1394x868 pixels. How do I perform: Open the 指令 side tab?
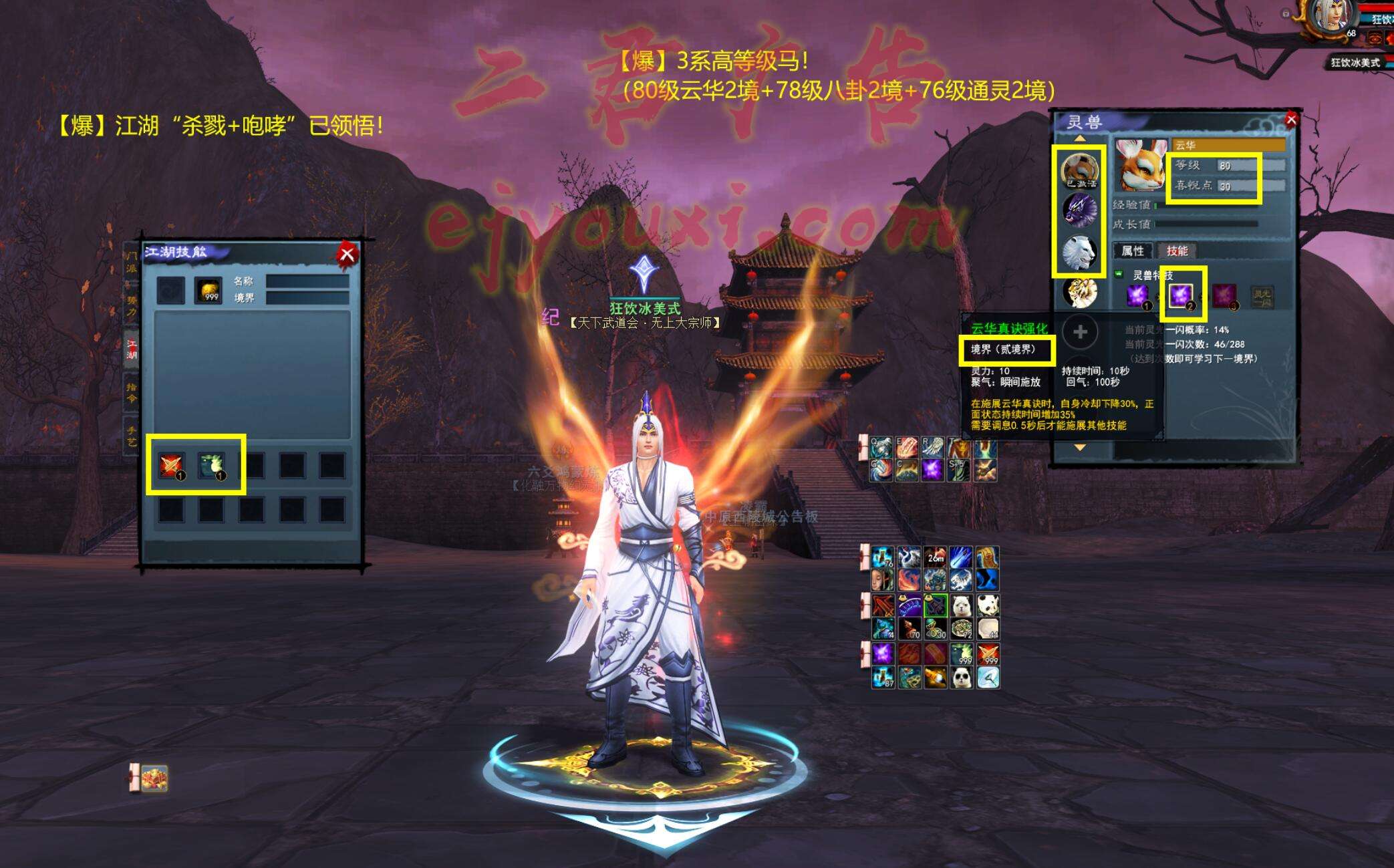(x=132, y=392)
